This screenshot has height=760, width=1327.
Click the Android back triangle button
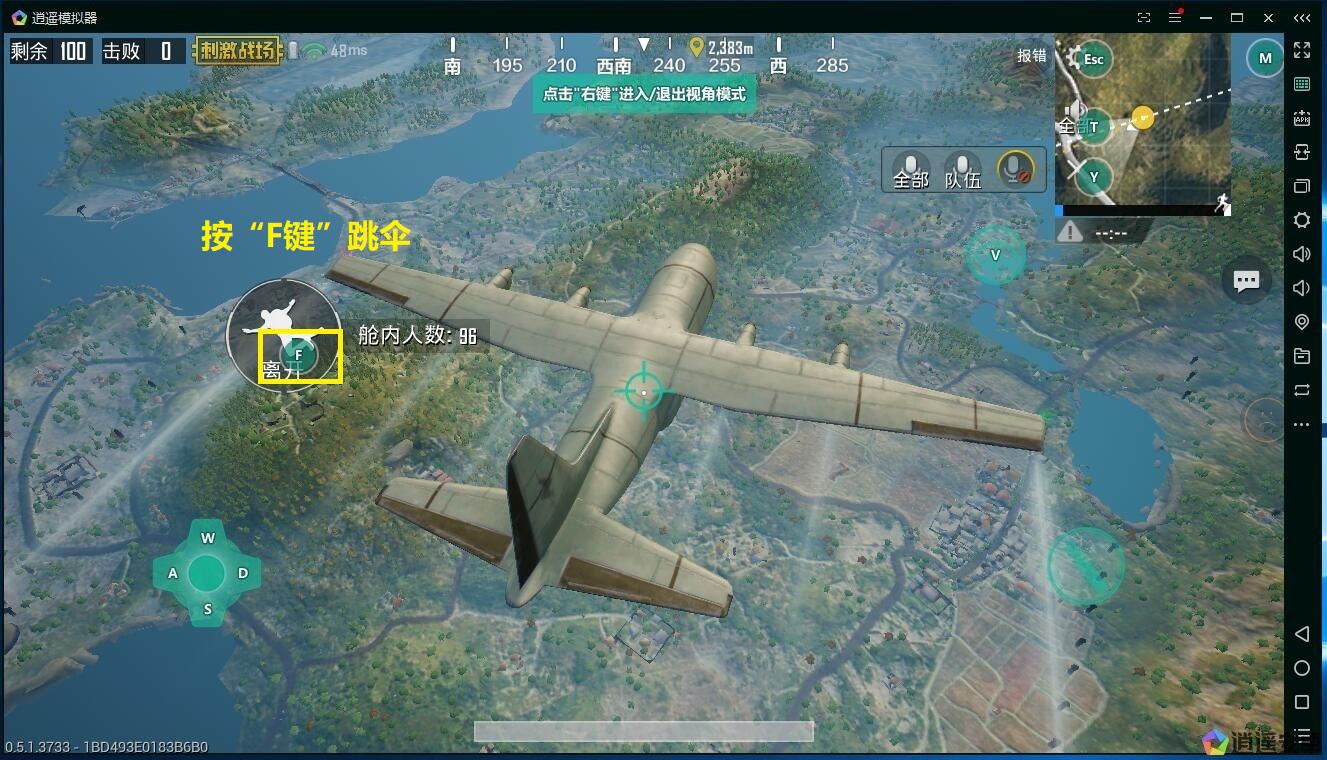point(1301,634)
